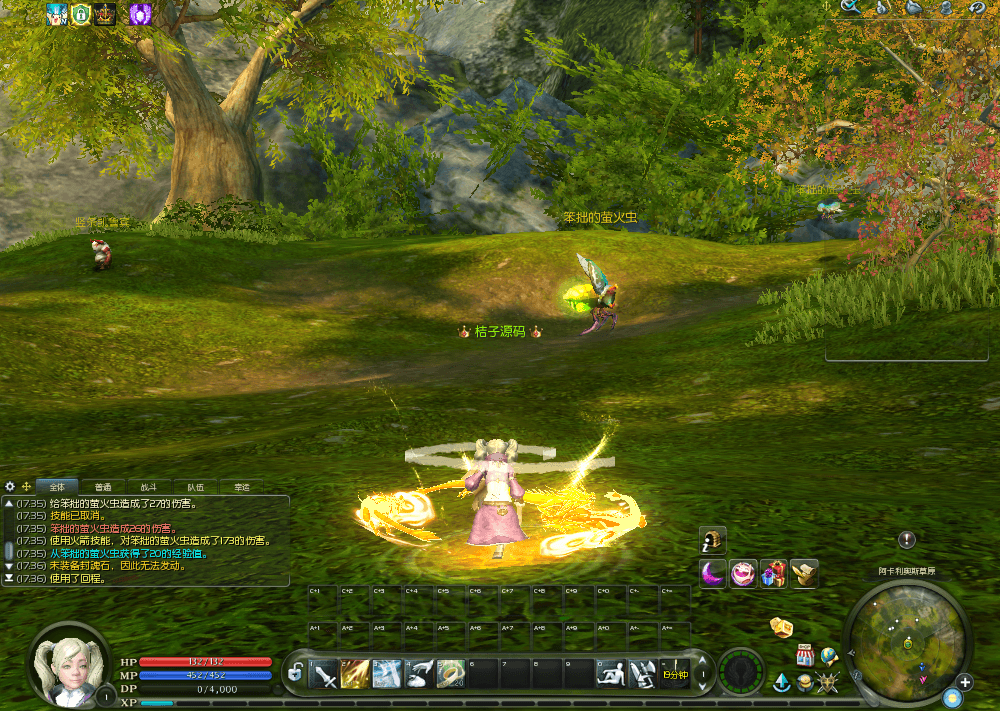
Task: Click the player character portrait
Action: tap(70, 661)
